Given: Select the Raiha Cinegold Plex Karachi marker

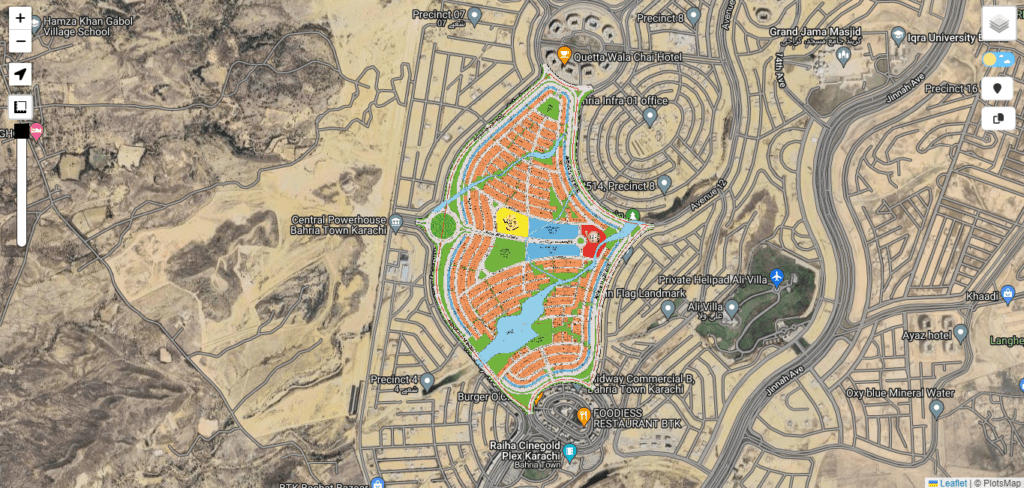Looking at the screenshot, I should pyautogui.click(x=570, y=451).
